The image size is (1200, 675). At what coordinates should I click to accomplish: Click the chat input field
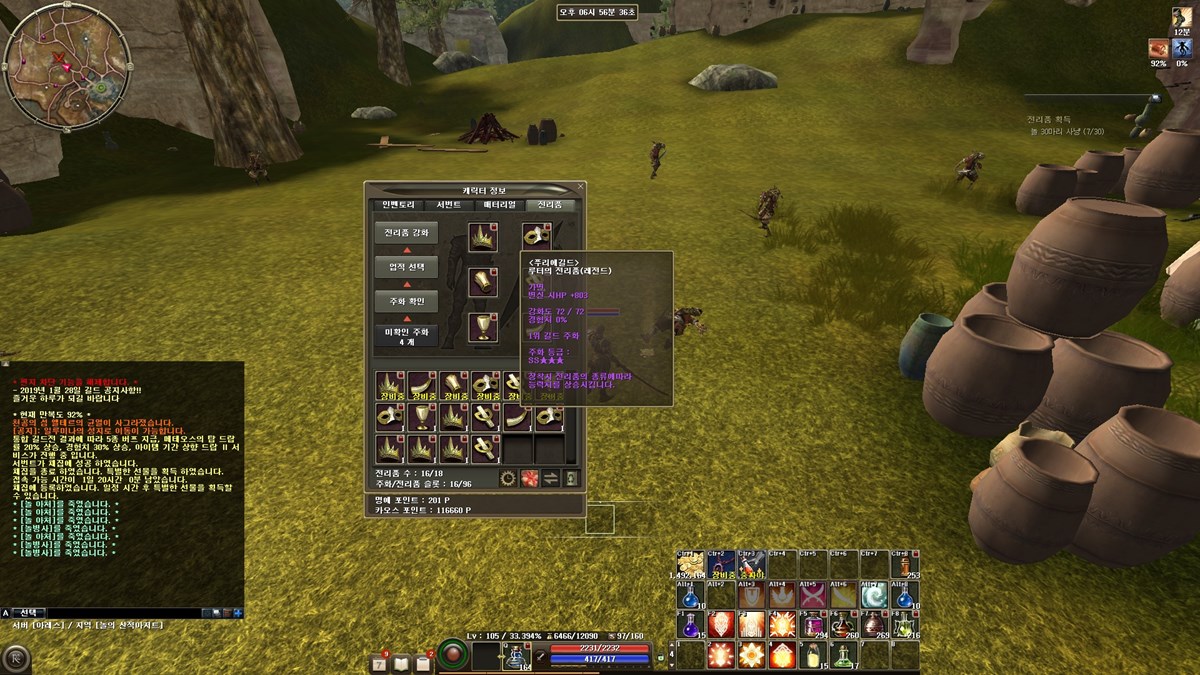pyautogui.click(x=120, y=612)
